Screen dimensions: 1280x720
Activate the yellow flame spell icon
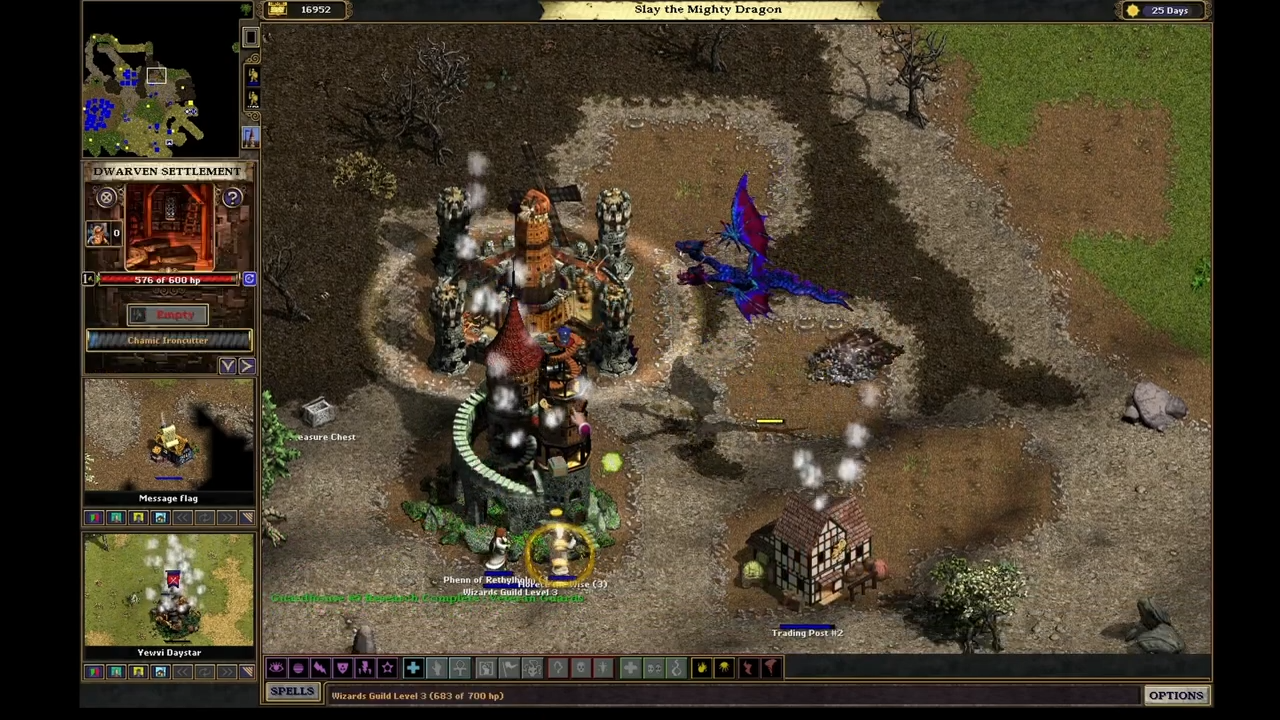point(701,668)
